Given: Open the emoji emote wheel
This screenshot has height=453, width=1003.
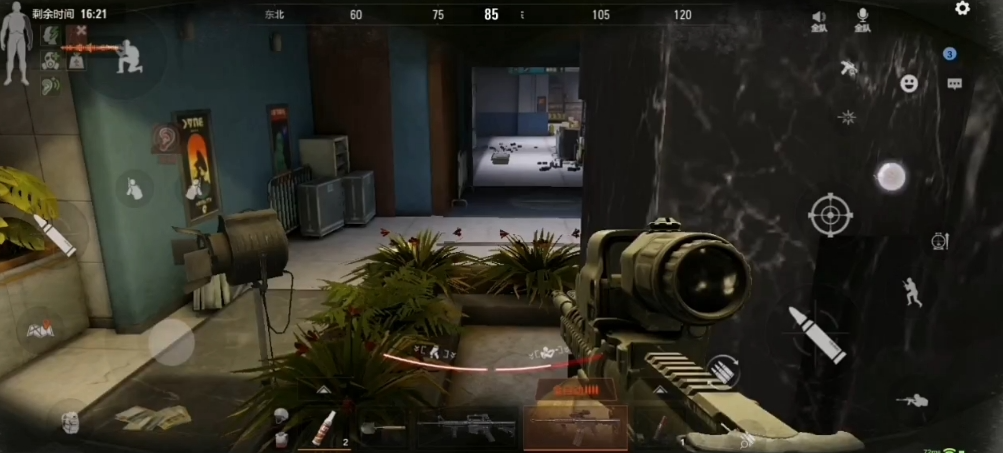Looking at the screenshot, I should [909, 84].
